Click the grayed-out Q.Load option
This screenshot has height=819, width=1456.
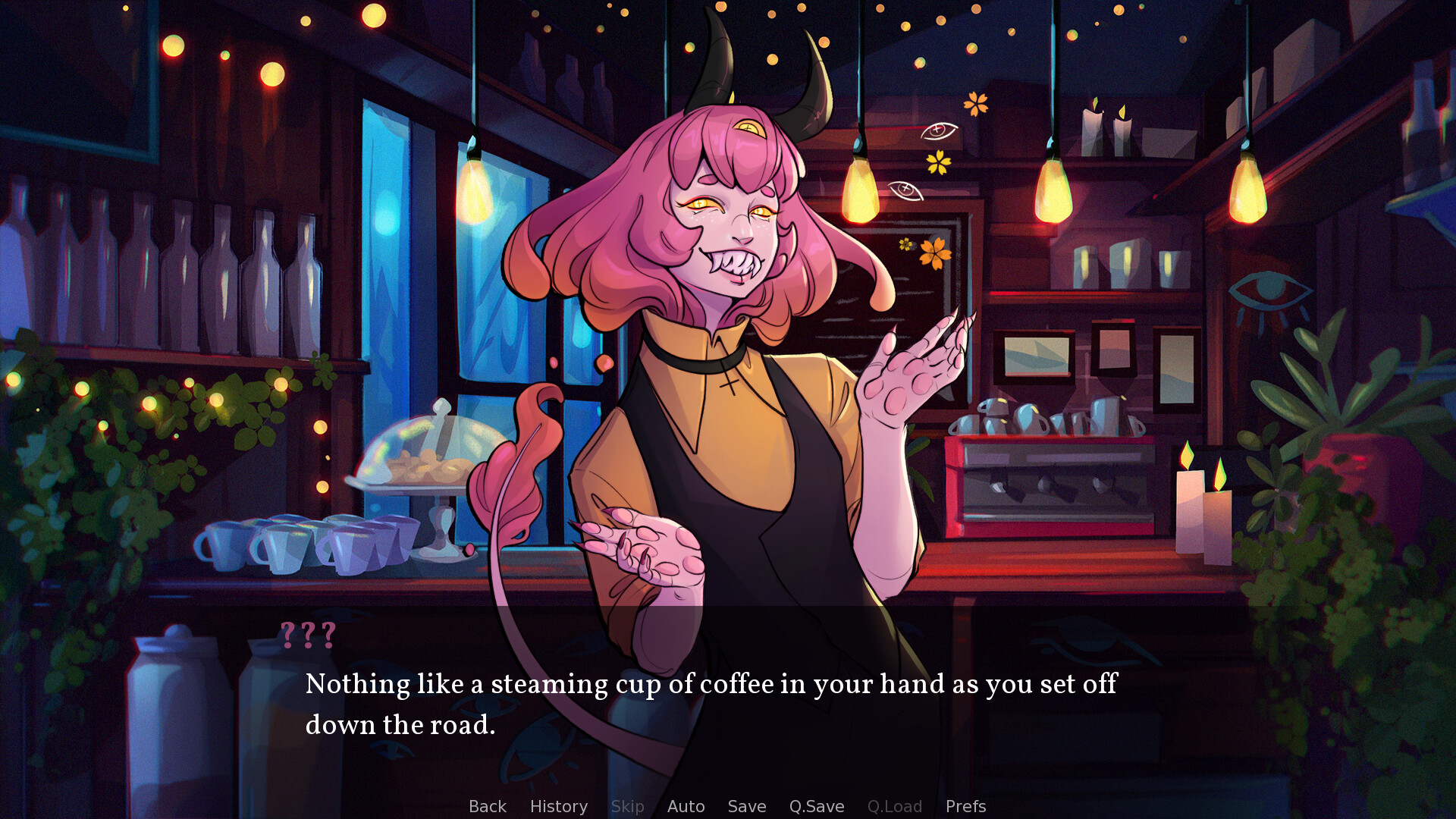click(x=895, y=806)
